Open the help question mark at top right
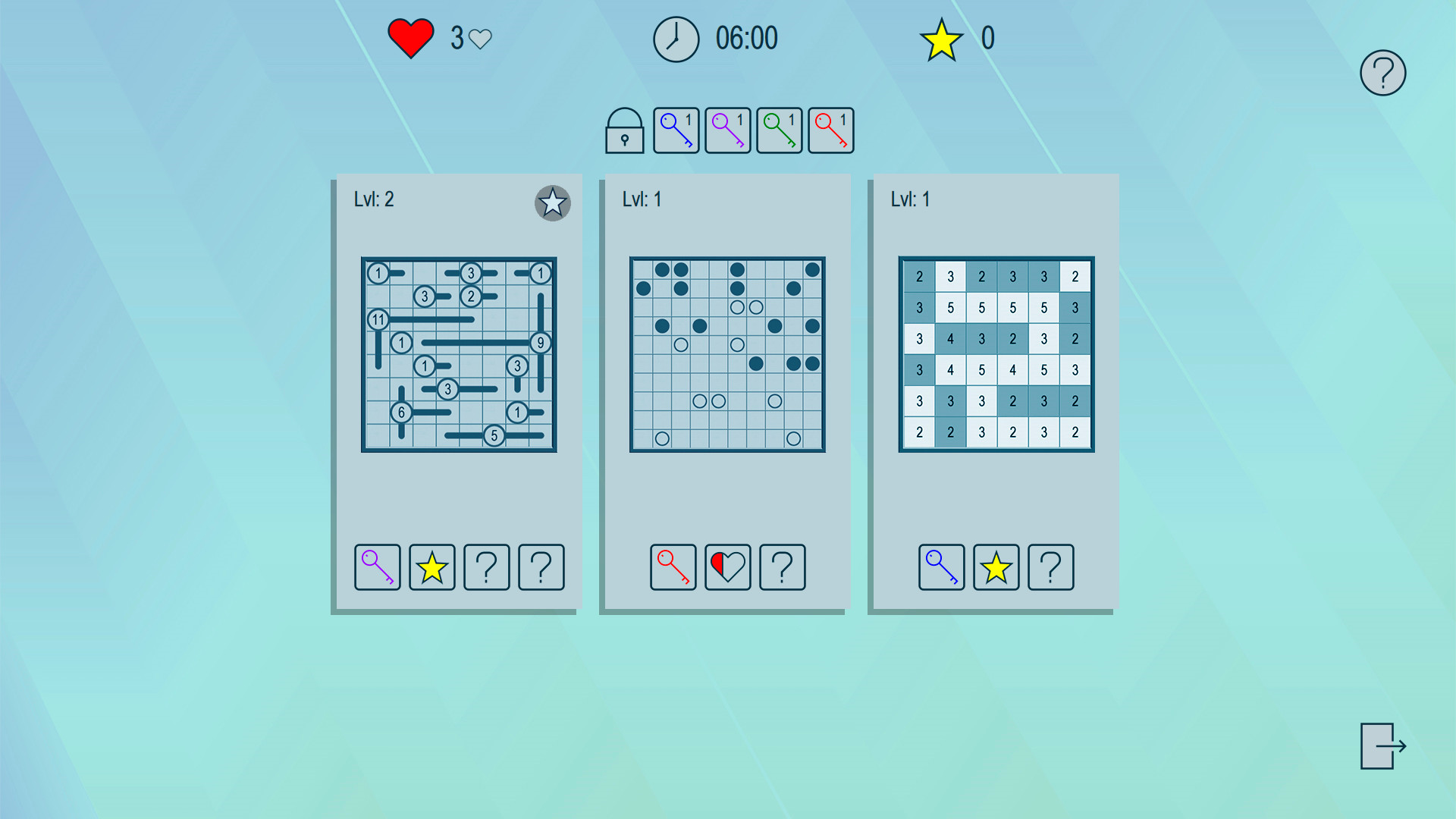1456x819 pixels. click(x=1382, y=72)
